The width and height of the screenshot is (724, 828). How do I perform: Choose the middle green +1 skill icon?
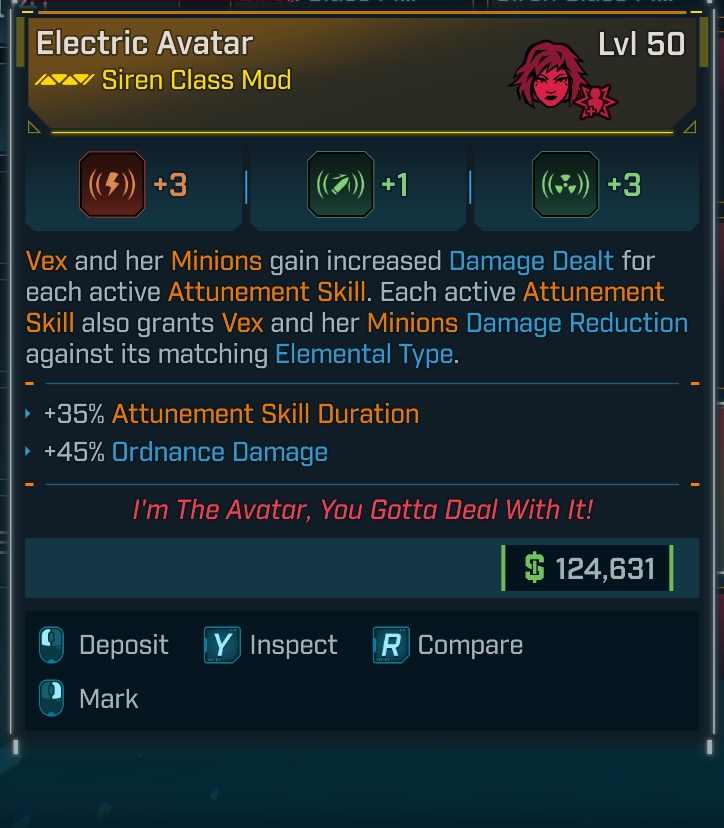(x=341, y=185)
